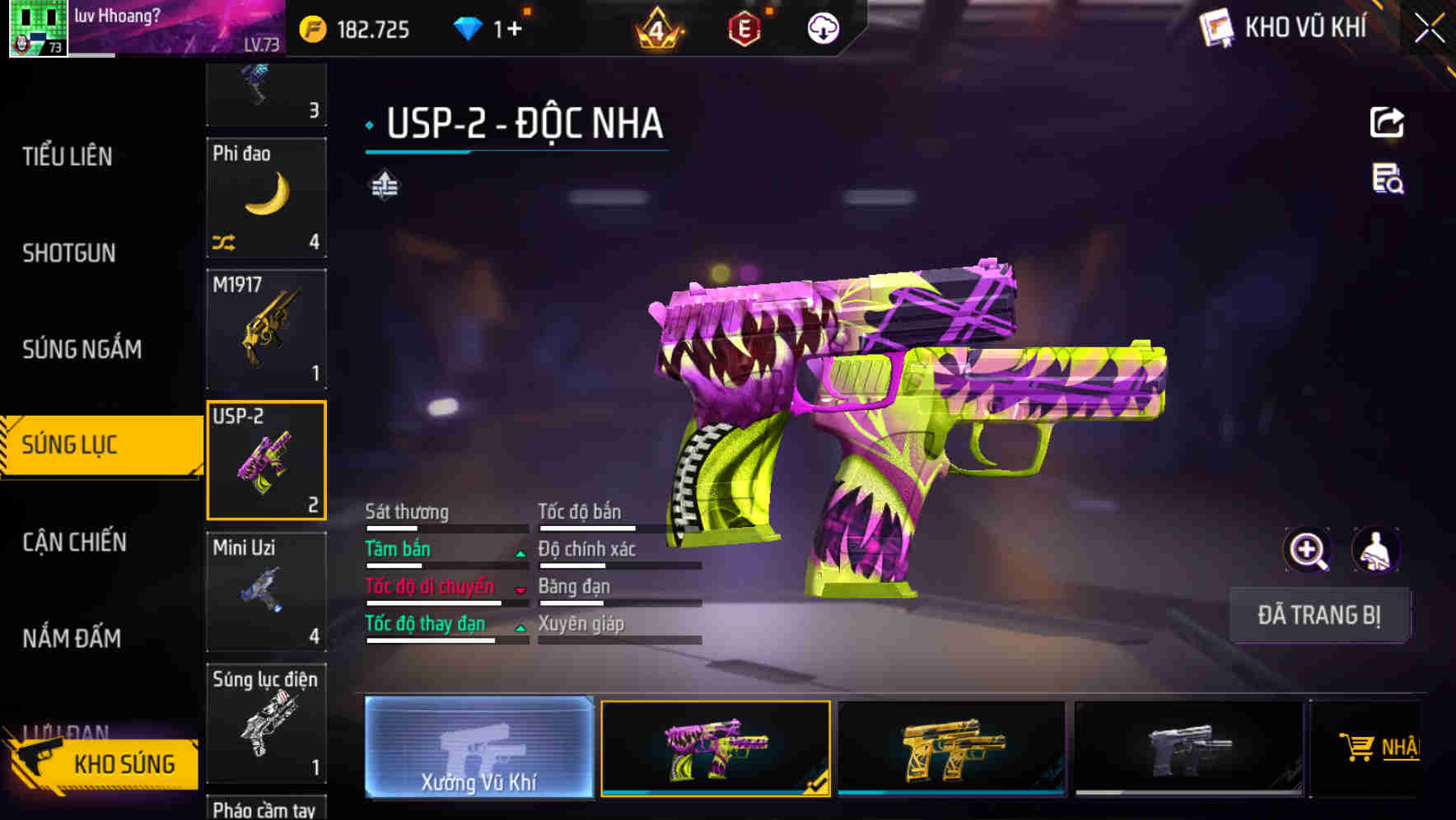The height and width of the screenshot is (820, 1456).
Task: Click the cloud download resources icon
Action: point(821,27)
